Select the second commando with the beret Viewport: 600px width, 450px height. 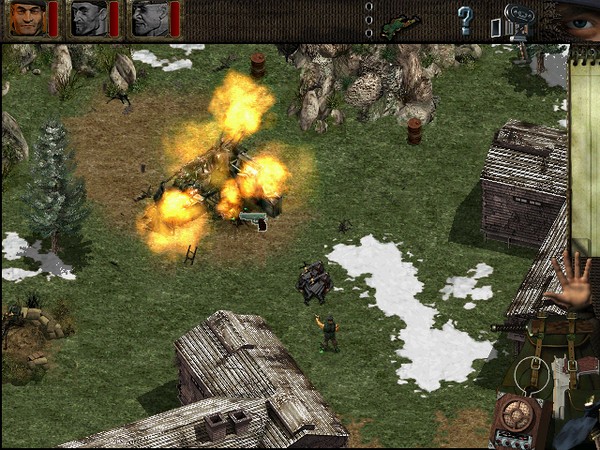pyautogui.click(x=89, y=18)
